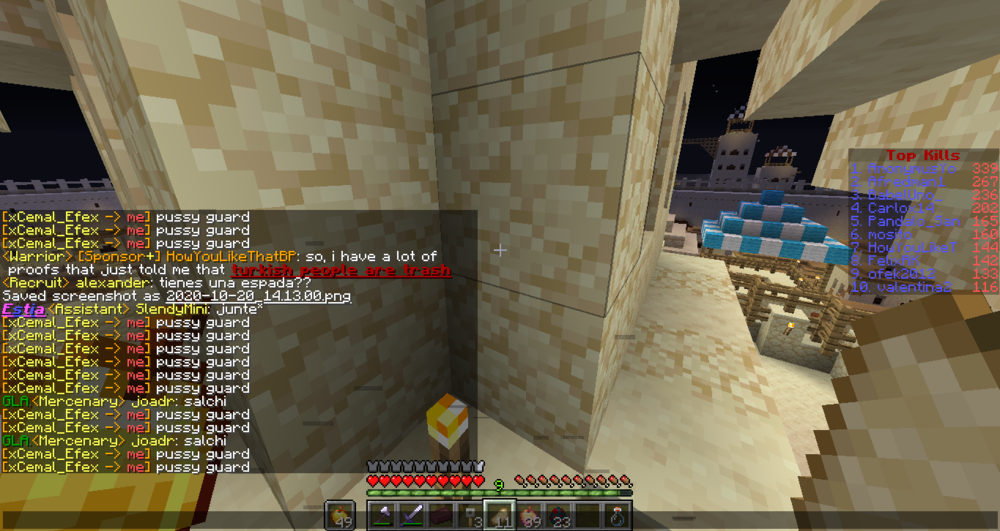Select the dark item in the third hotbar slot
The image size is (1000, 531).
(x=439, y=515)
